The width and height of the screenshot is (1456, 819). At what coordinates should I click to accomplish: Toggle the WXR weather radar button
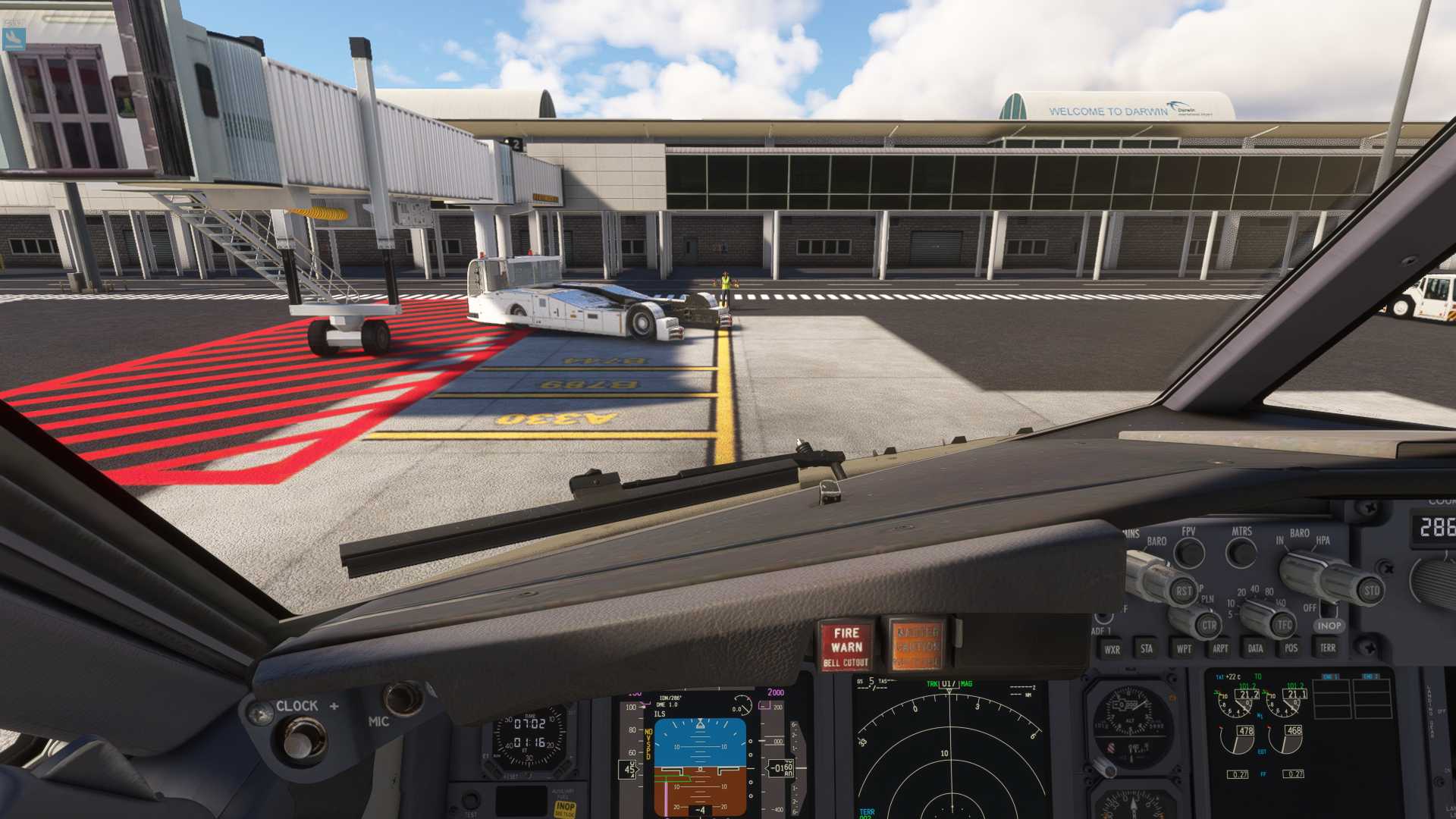tap(1112, 649)
